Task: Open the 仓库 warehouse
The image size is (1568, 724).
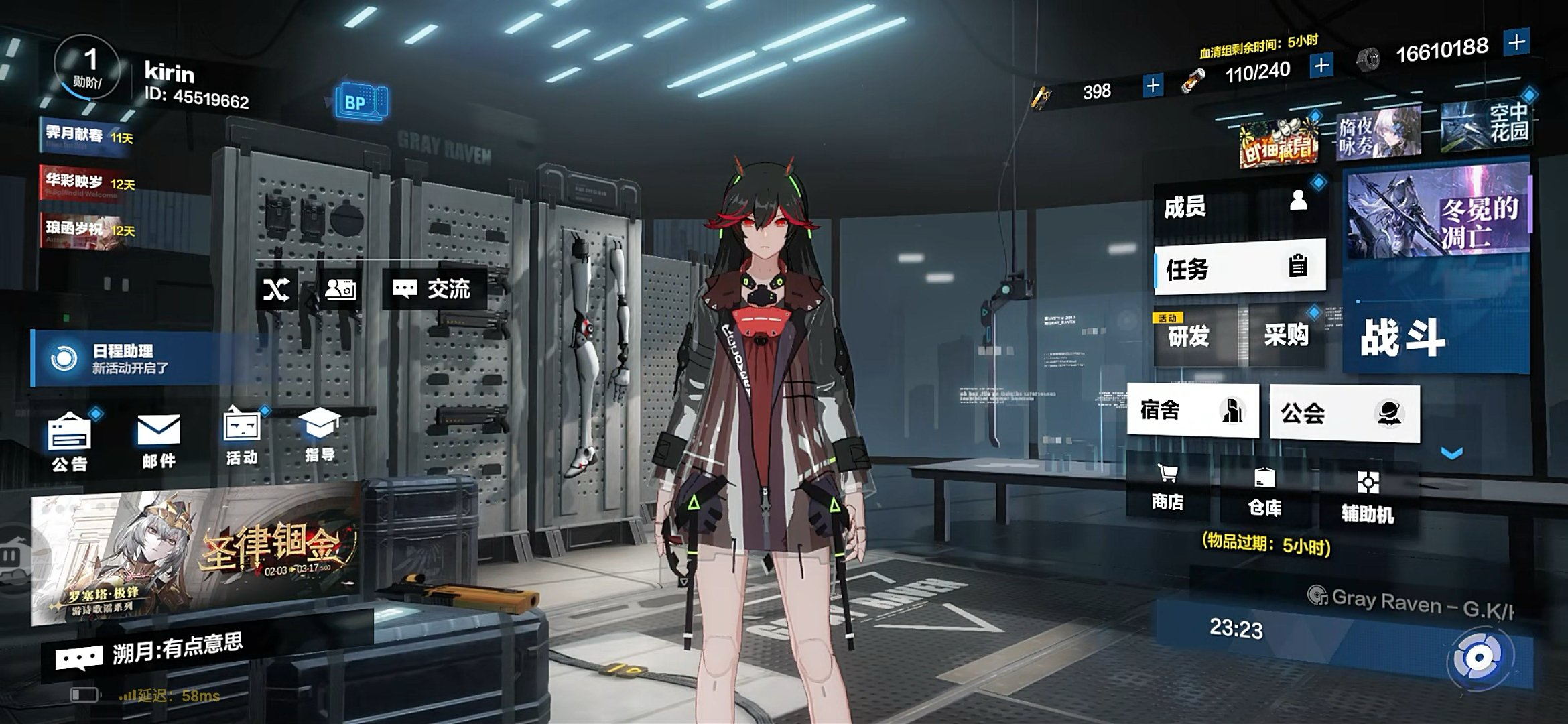Action: (x=1264, y=491)
